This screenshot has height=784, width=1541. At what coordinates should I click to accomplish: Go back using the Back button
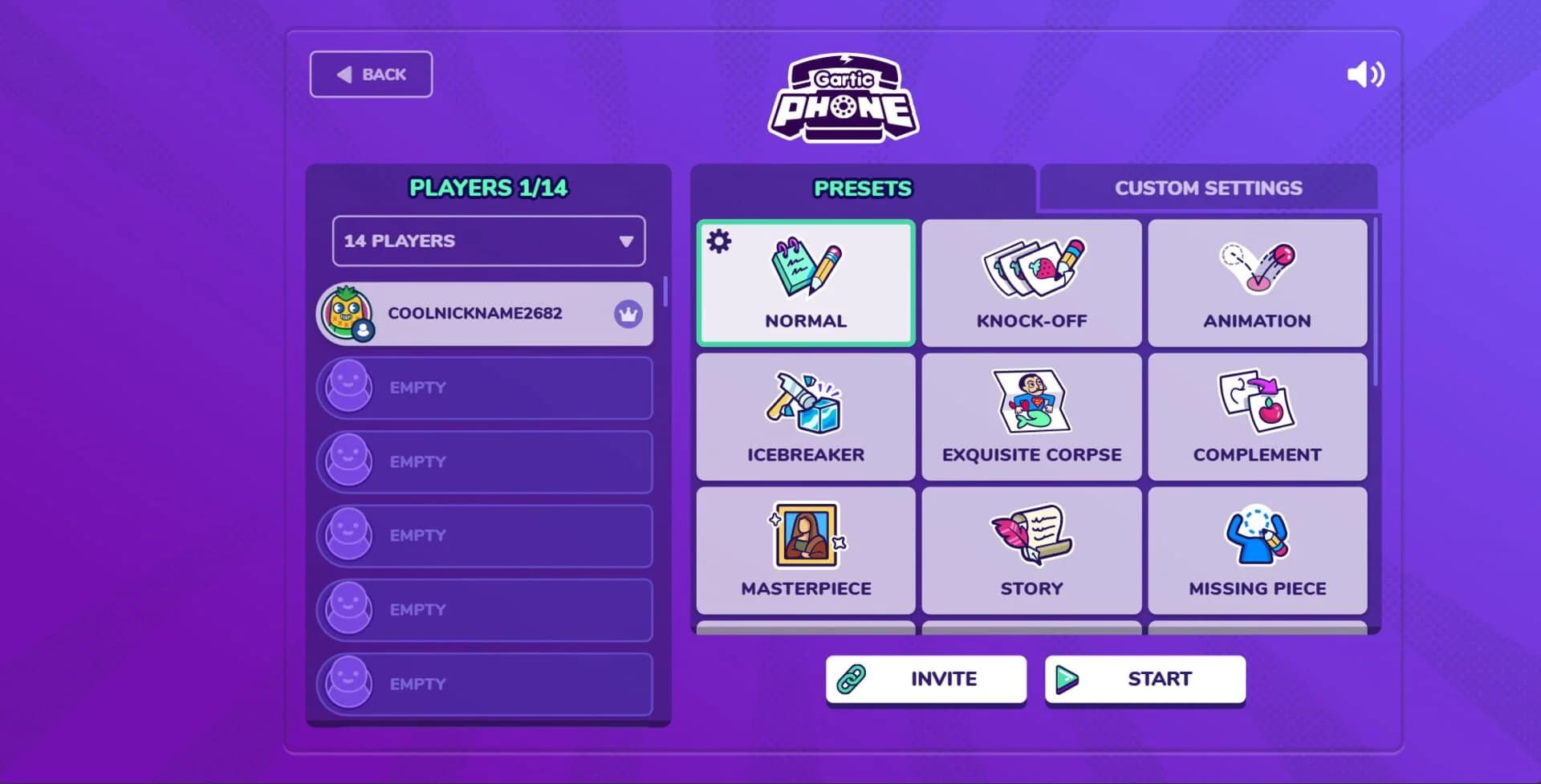(371, 75)
